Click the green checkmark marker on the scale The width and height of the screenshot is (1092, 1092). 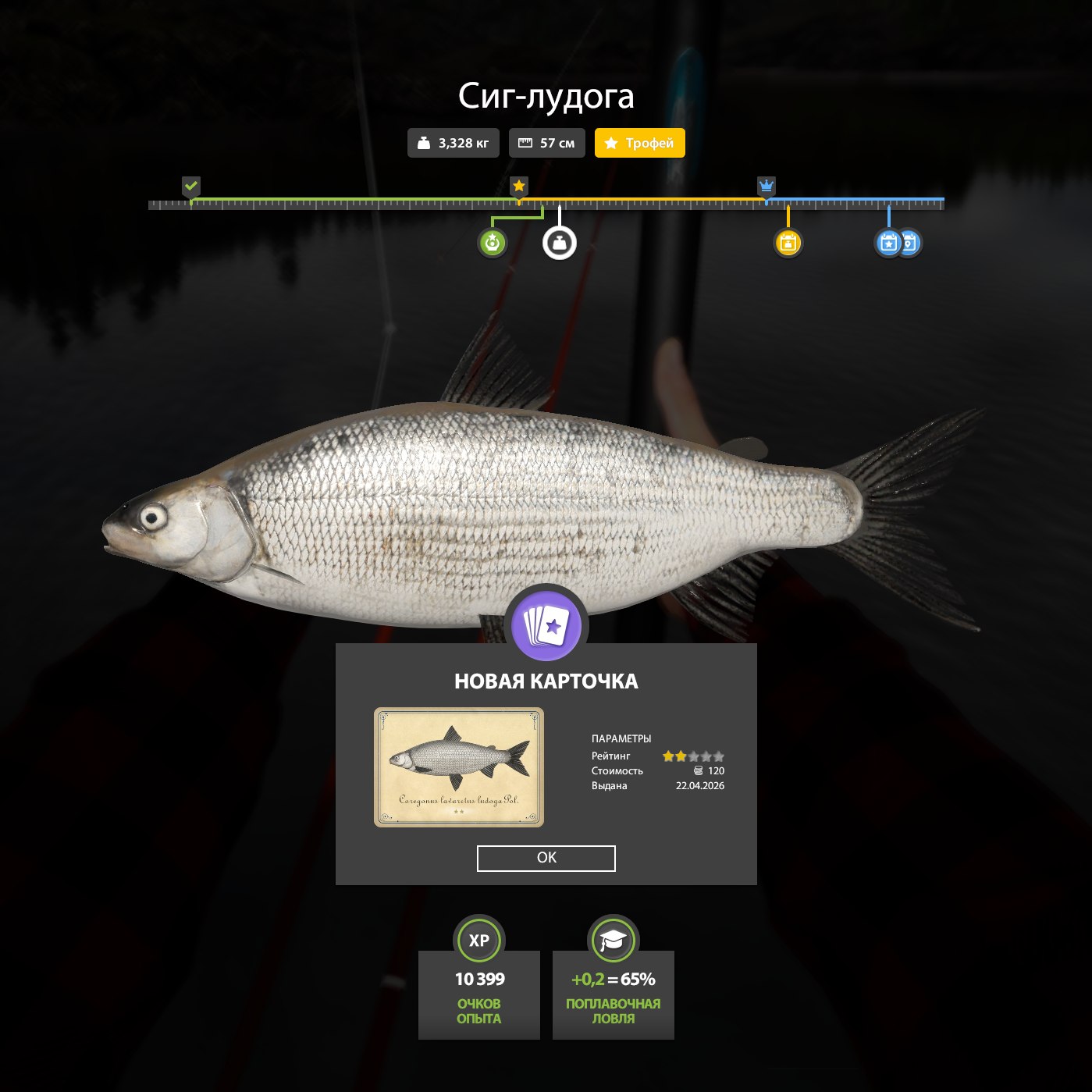pyautogui.click(x=191, y=187)
